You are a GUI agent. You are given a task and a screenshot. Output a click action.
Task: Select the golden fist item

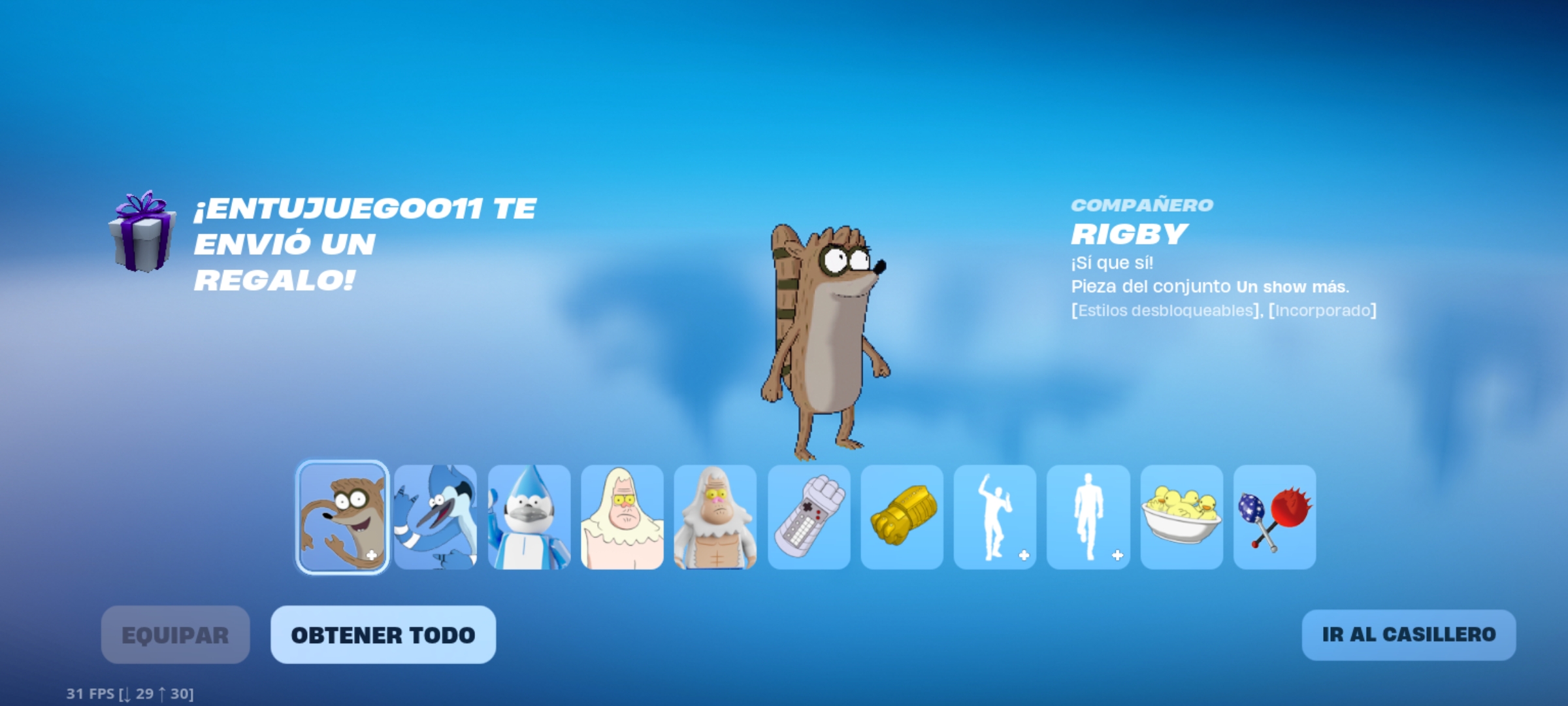[902, 517]
